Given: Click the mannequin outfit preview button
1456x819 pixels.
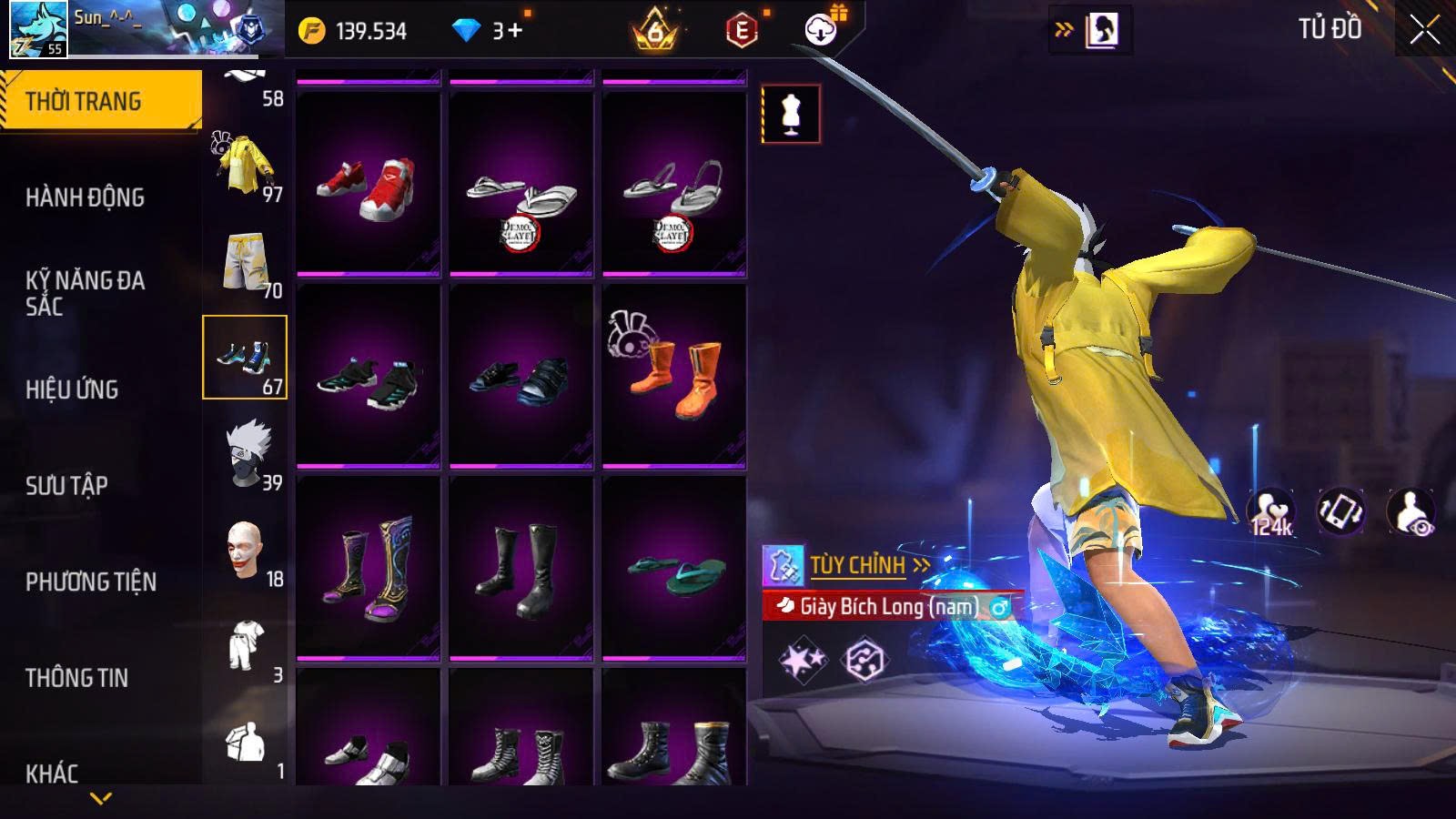Looking at the screenshot, I should (x=790, y=115).
